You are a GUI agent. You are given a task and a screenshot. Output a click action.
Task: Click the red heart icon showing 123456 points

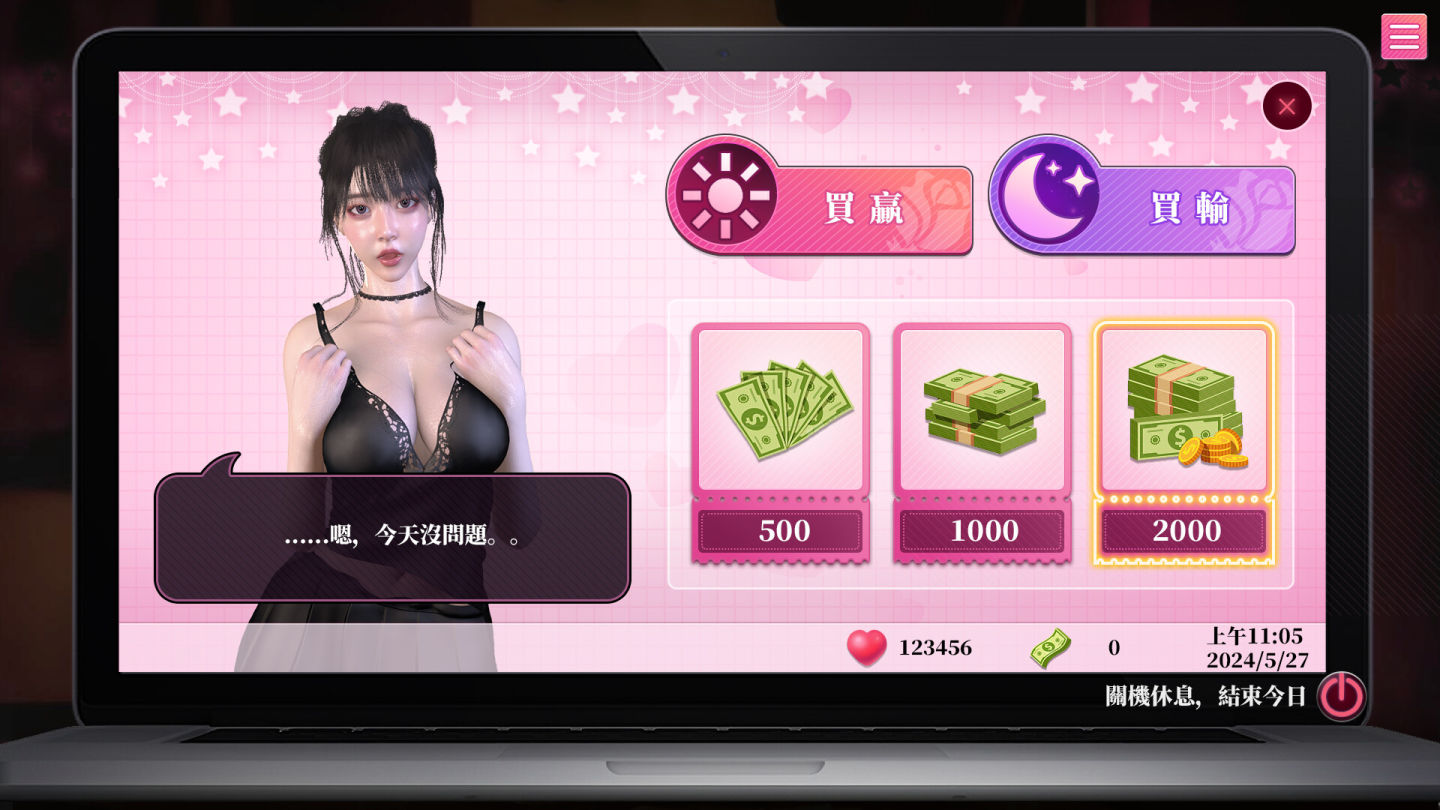(x=867, y=647)
